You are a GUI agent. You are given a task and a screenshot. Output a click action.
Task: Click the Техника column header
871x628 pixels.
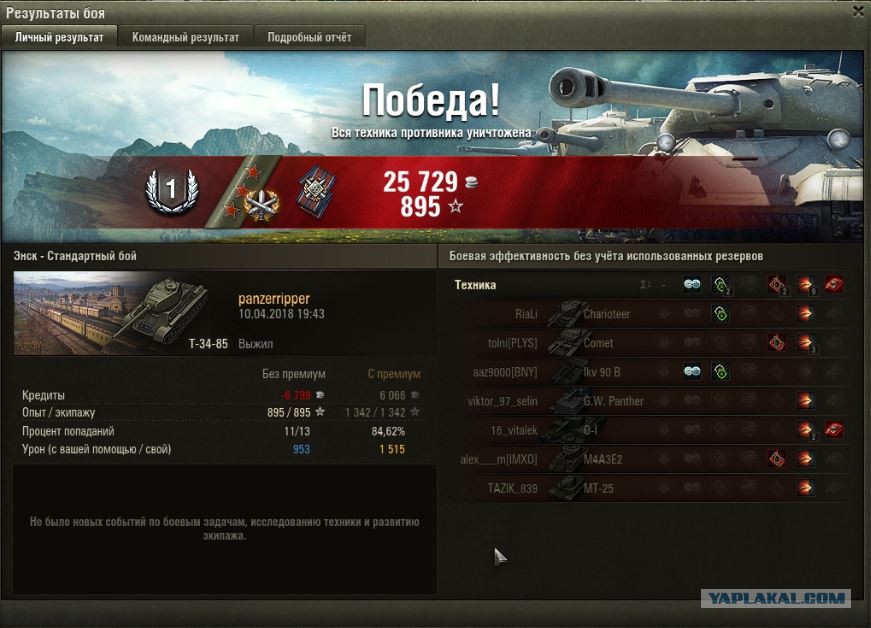[x=475, y=285]
